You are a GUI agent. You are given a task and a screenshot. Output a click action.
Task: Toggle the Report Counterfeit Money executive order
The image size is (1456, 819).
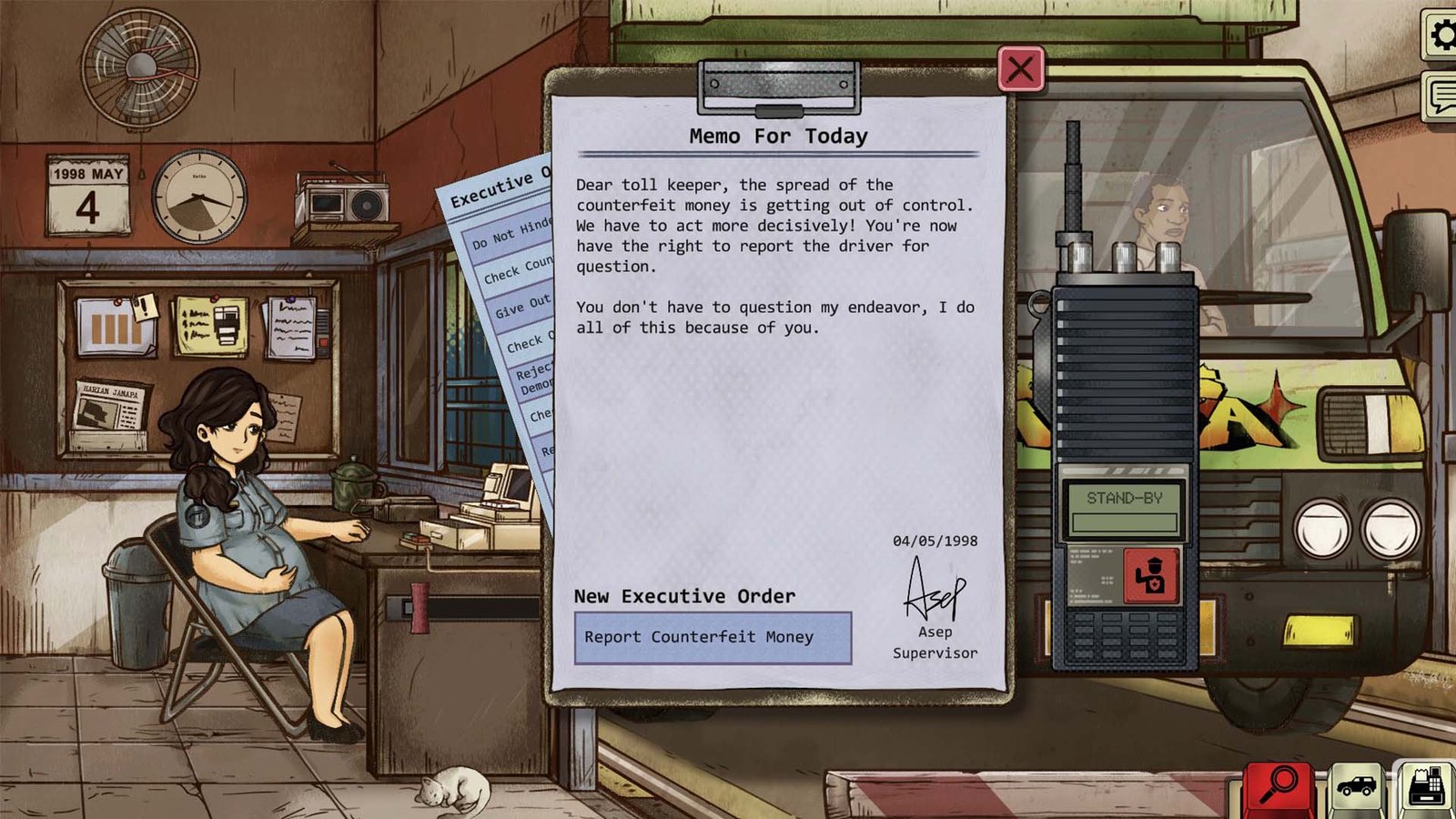(713, 638)
